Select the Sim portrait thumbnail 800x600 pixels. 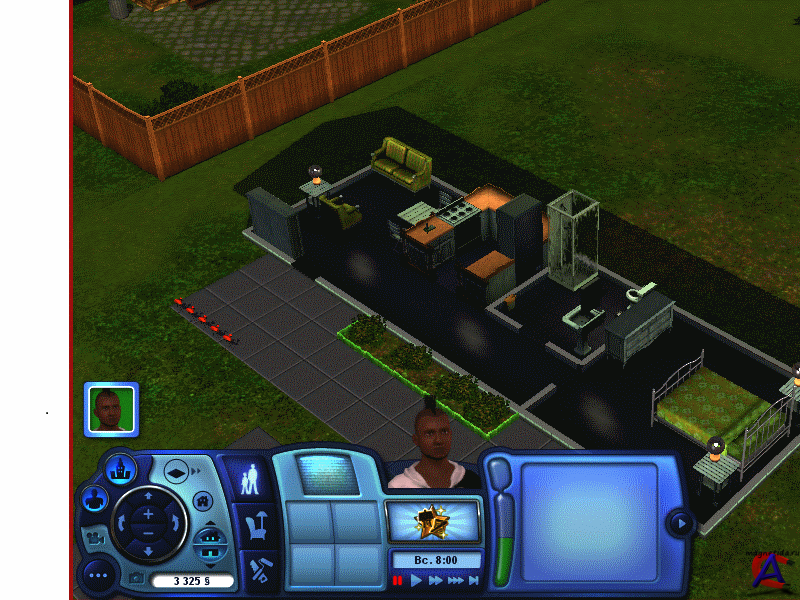click(111, 409)
